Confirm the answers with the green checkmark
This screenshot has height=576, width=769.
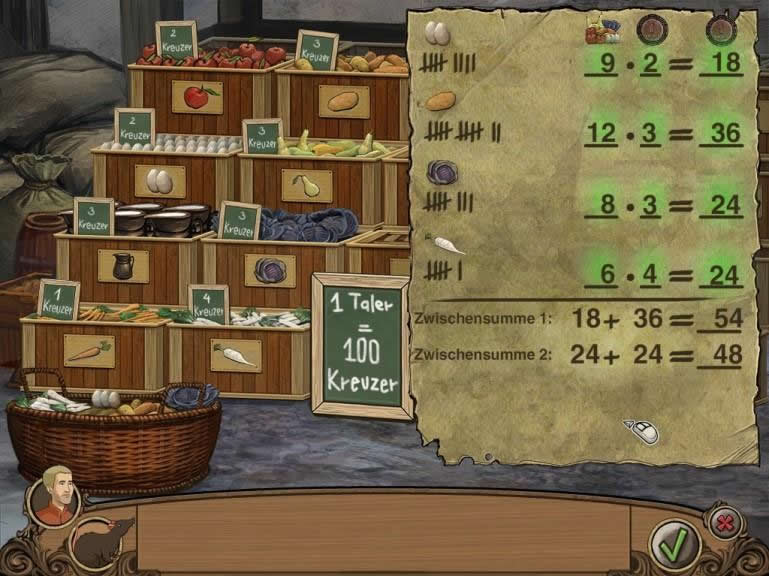[675, 543]
